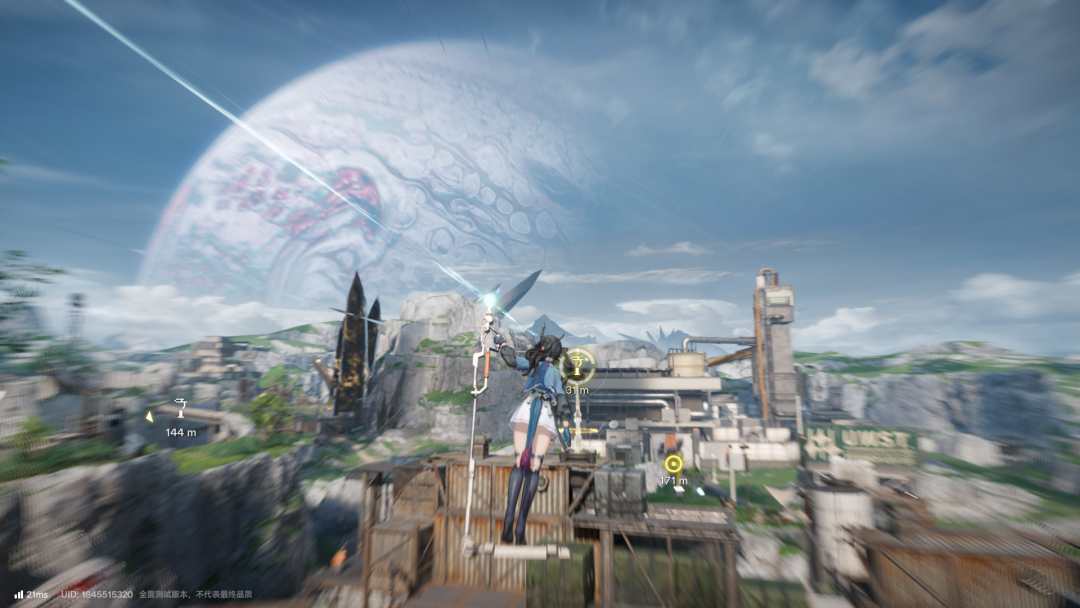Click the highlighted zipline marker at 31 m
This screenshot has width=1080, height=608.
[578, 366]
